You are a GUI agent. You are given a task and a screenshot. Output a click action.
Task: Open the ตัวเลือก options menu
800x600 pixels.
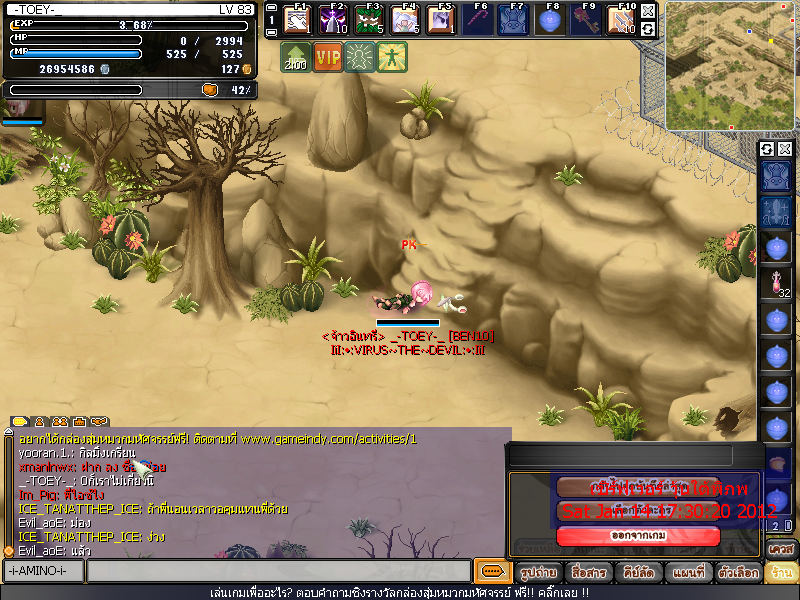[738, 573]
